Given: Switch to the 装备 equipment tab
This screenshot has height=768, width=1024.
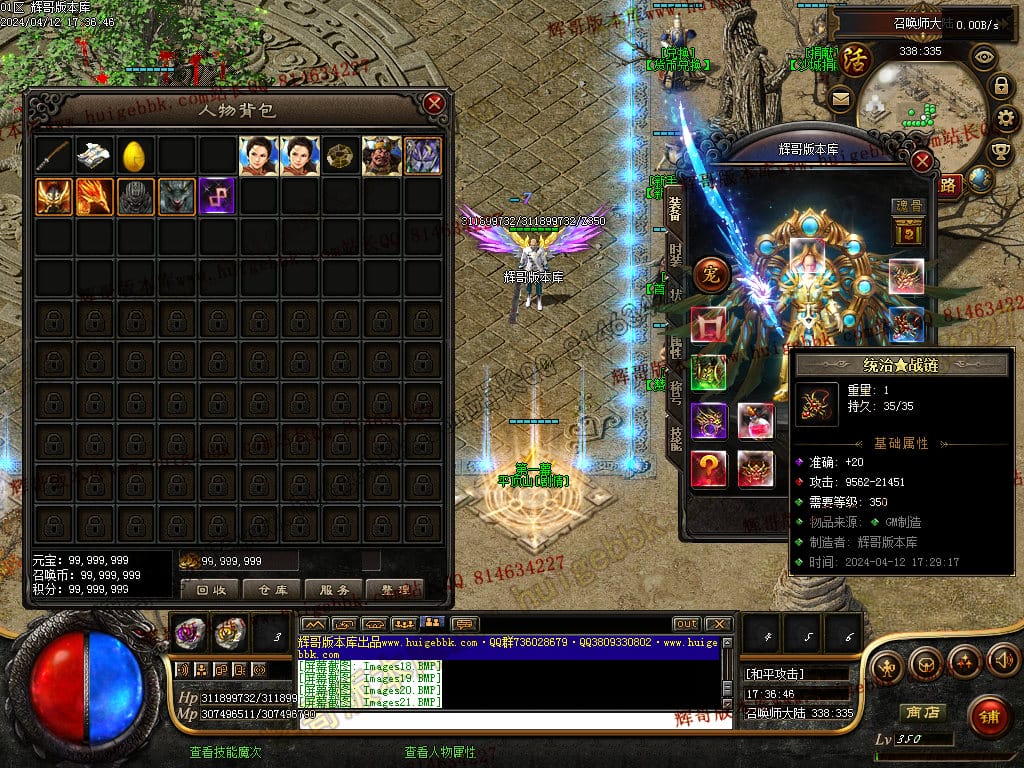Looking at the screenshot, I should 675,207.
